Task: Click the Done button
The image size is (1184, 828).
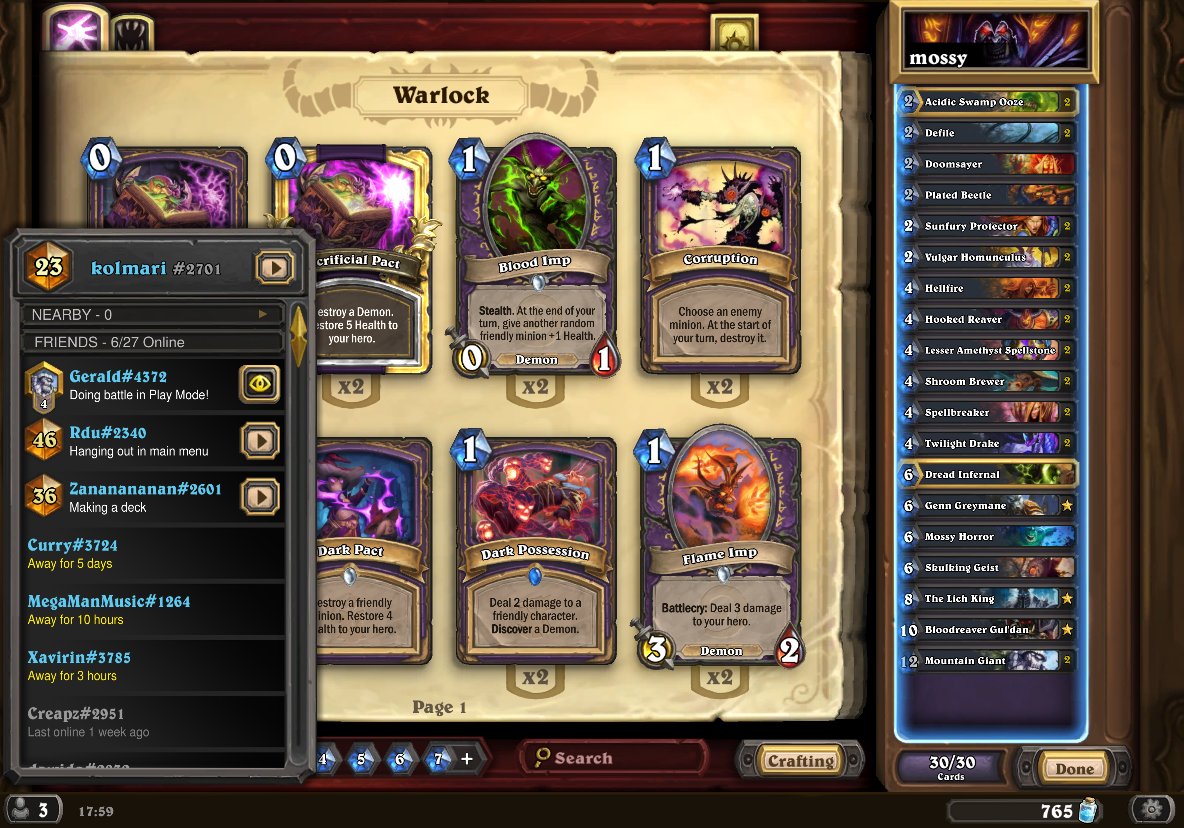Action: tap(1074, 768)
